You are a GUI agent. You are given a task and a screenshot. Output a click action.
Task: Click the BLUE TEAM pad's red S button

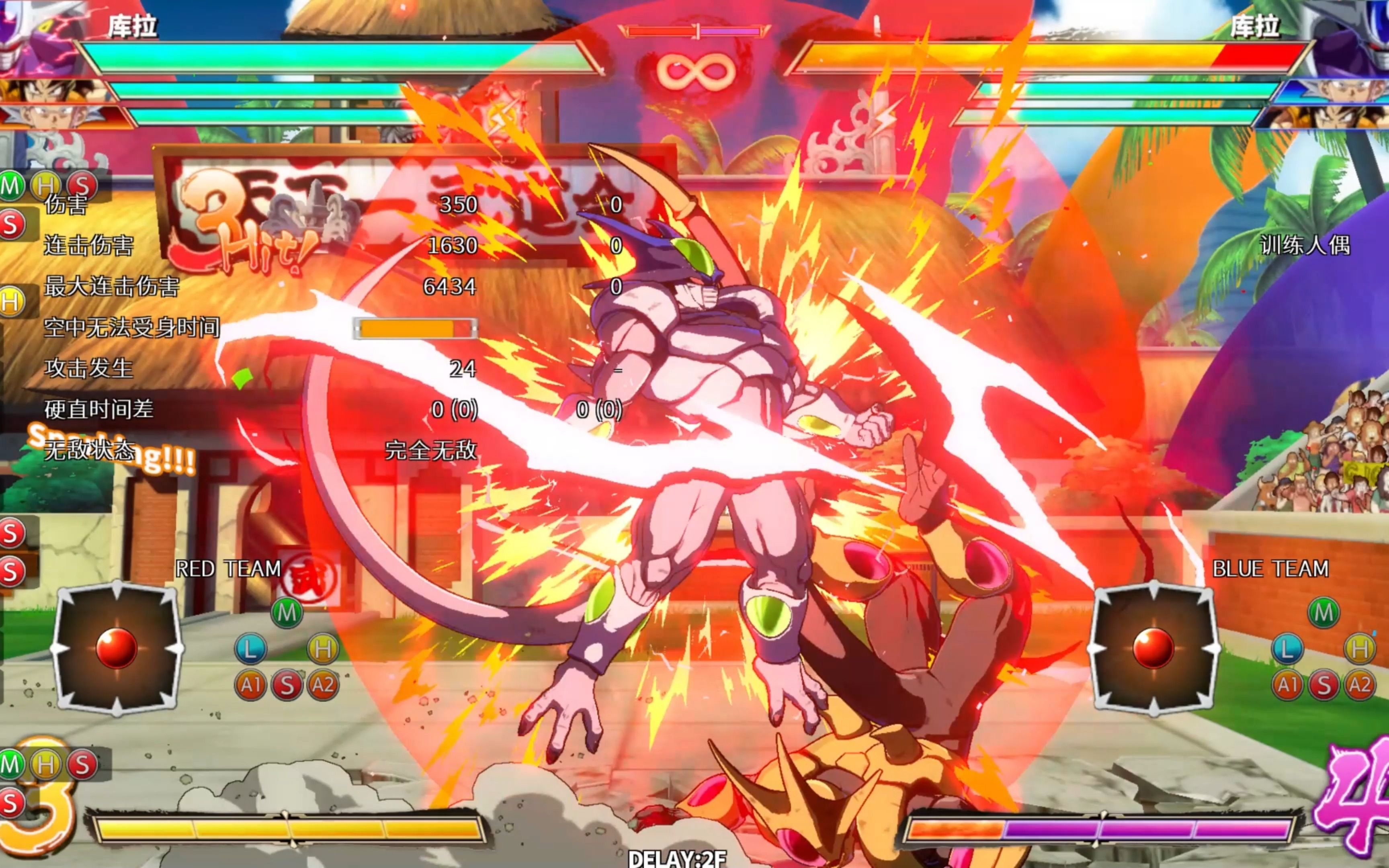pyautogui.click(x=1323, y=685)
